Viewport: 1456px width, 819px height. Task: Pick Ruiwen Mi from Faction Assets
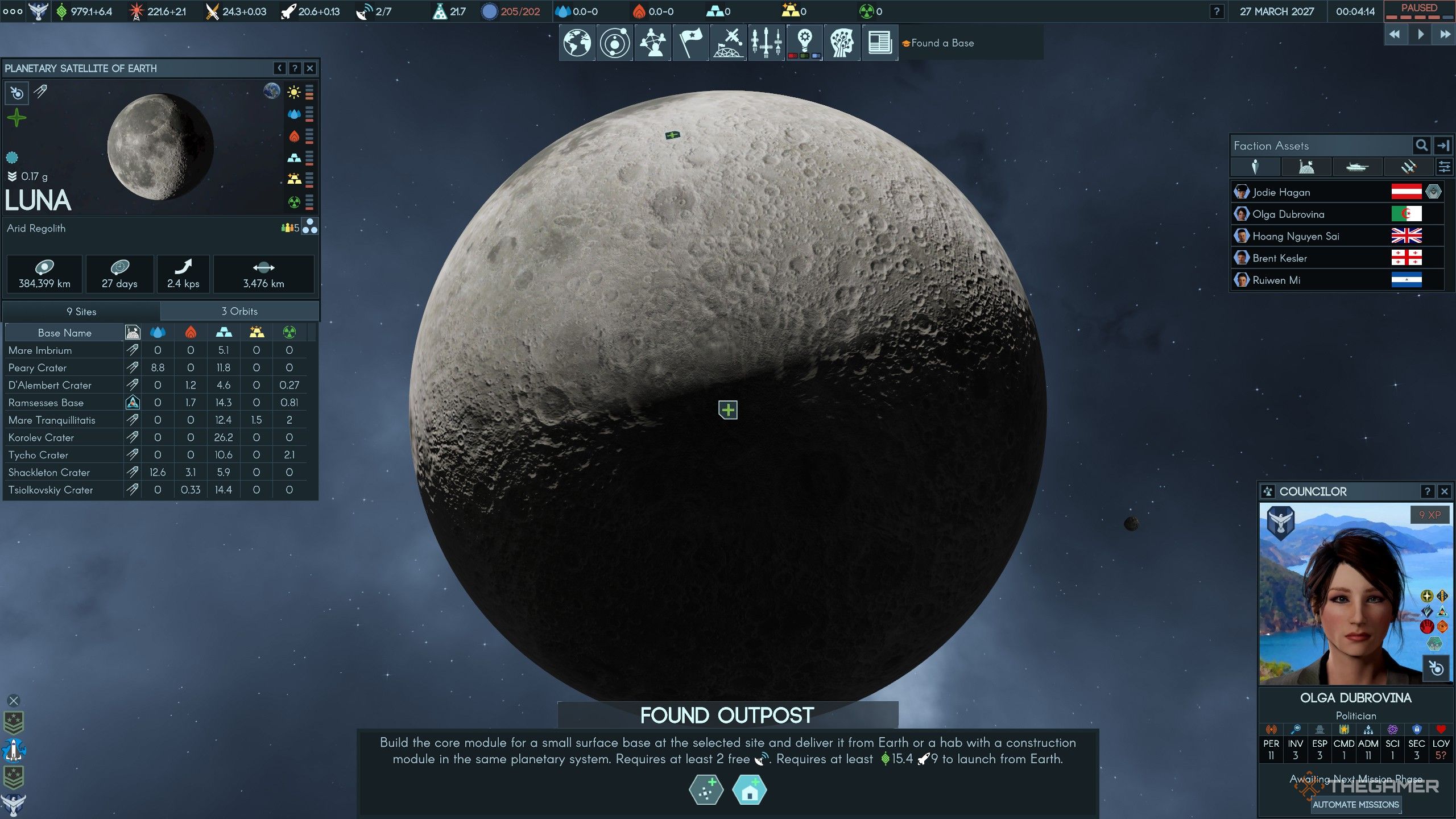(1276, 280)
